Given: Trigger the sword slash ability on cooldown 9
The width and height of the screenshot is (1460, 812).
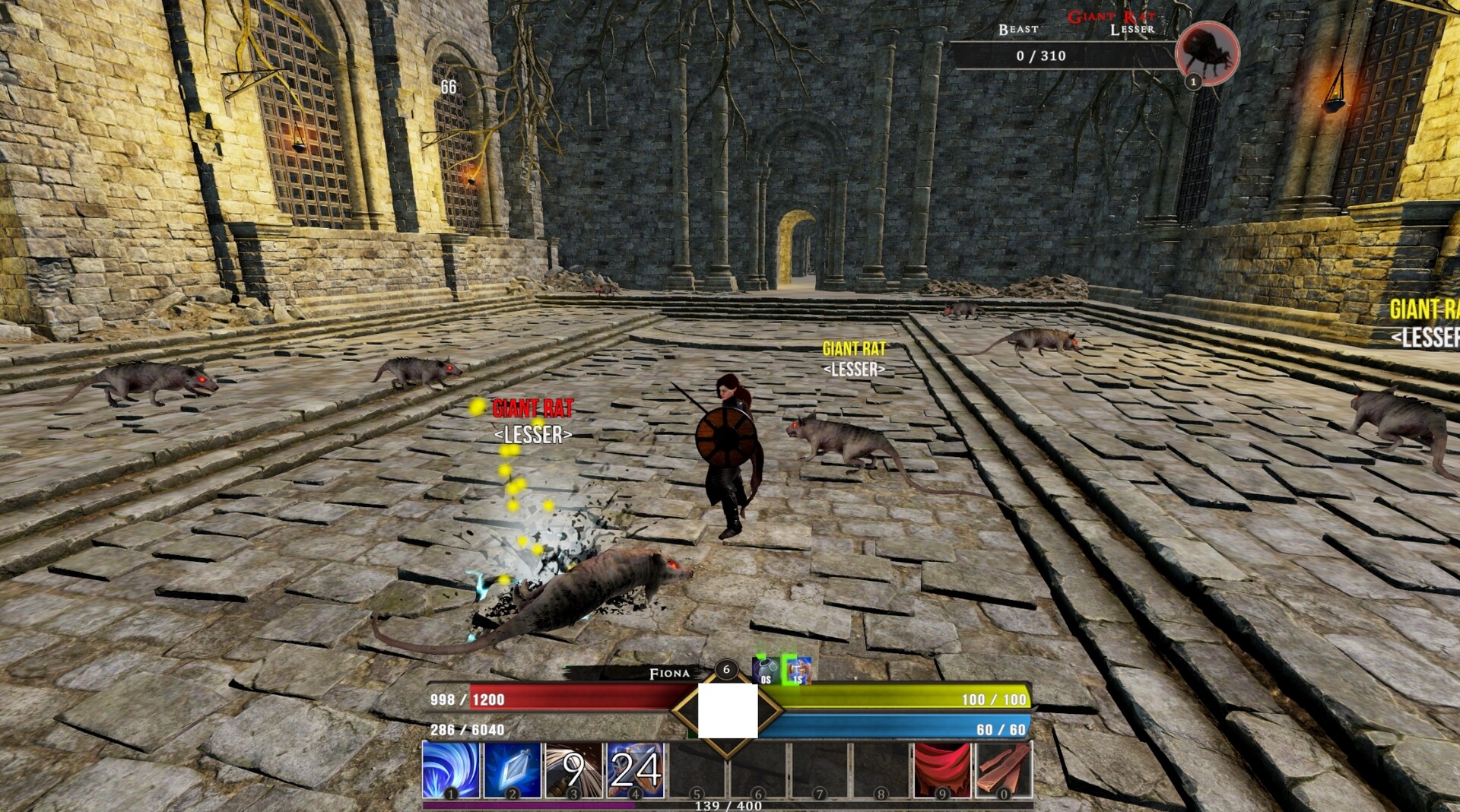Looking at the screenshot, I should (573, 769).
